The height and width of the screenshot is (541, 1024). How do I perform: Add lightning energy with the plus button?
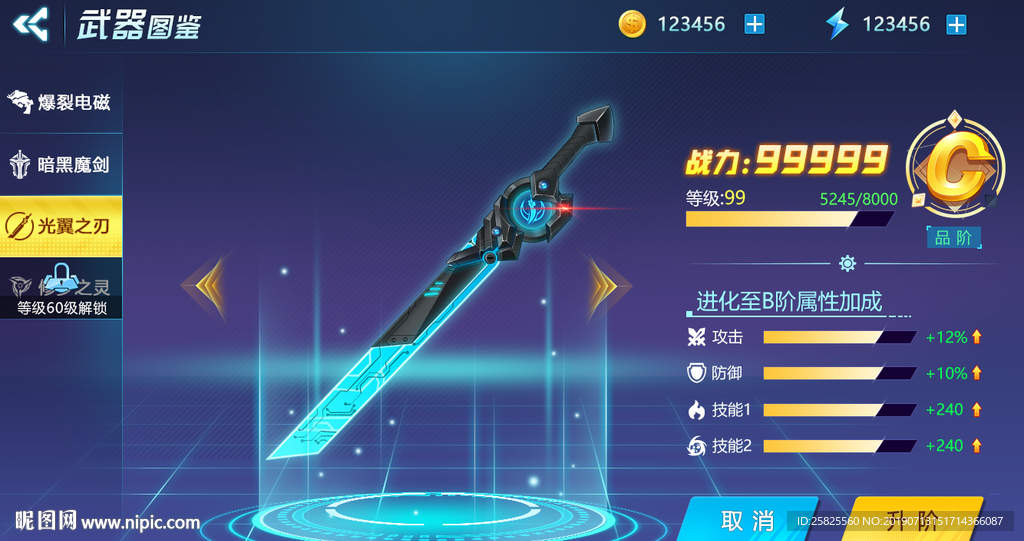click(x=957, y=24)
